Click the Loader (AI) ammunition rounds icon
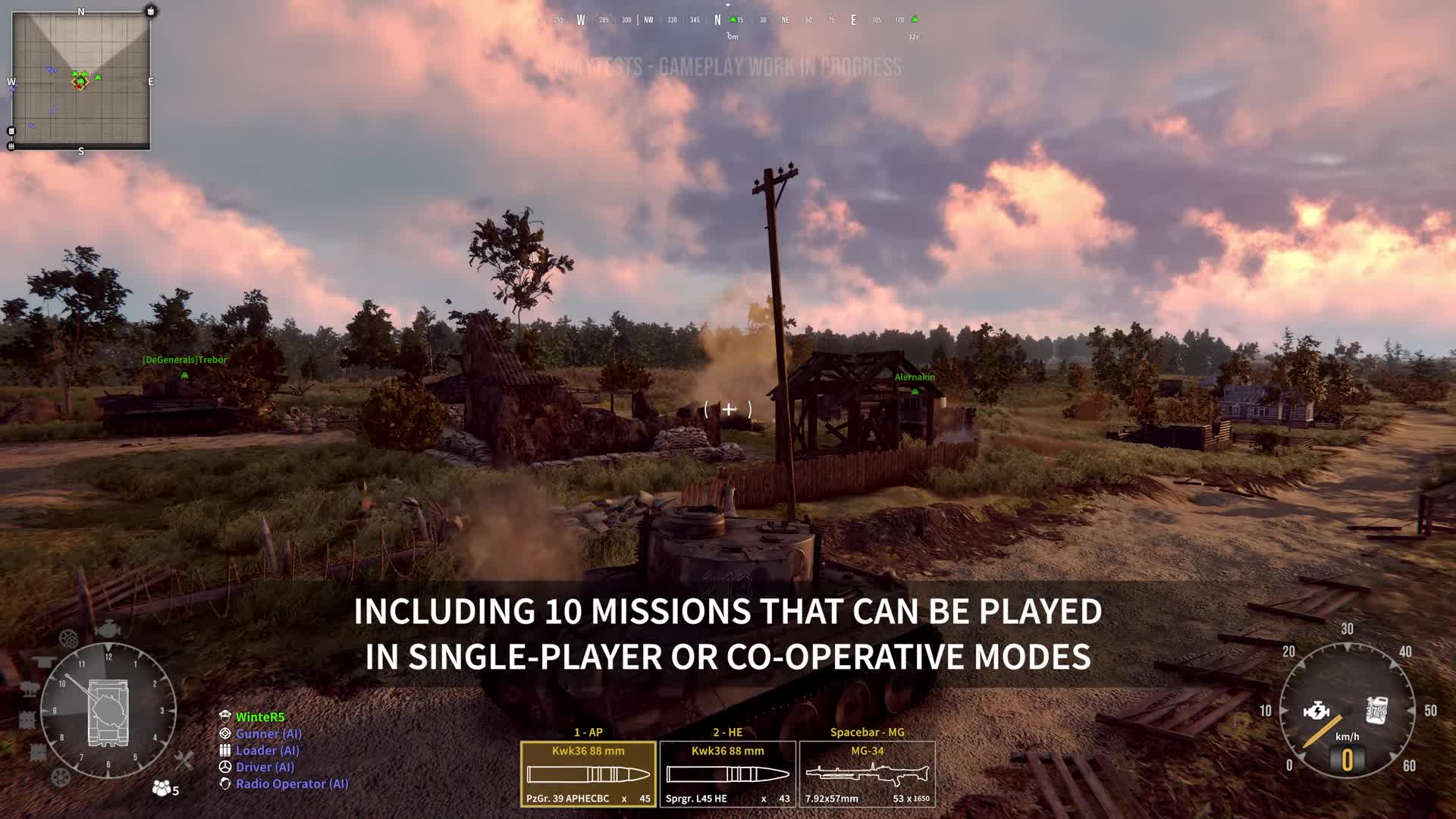 tap(225, 750)
